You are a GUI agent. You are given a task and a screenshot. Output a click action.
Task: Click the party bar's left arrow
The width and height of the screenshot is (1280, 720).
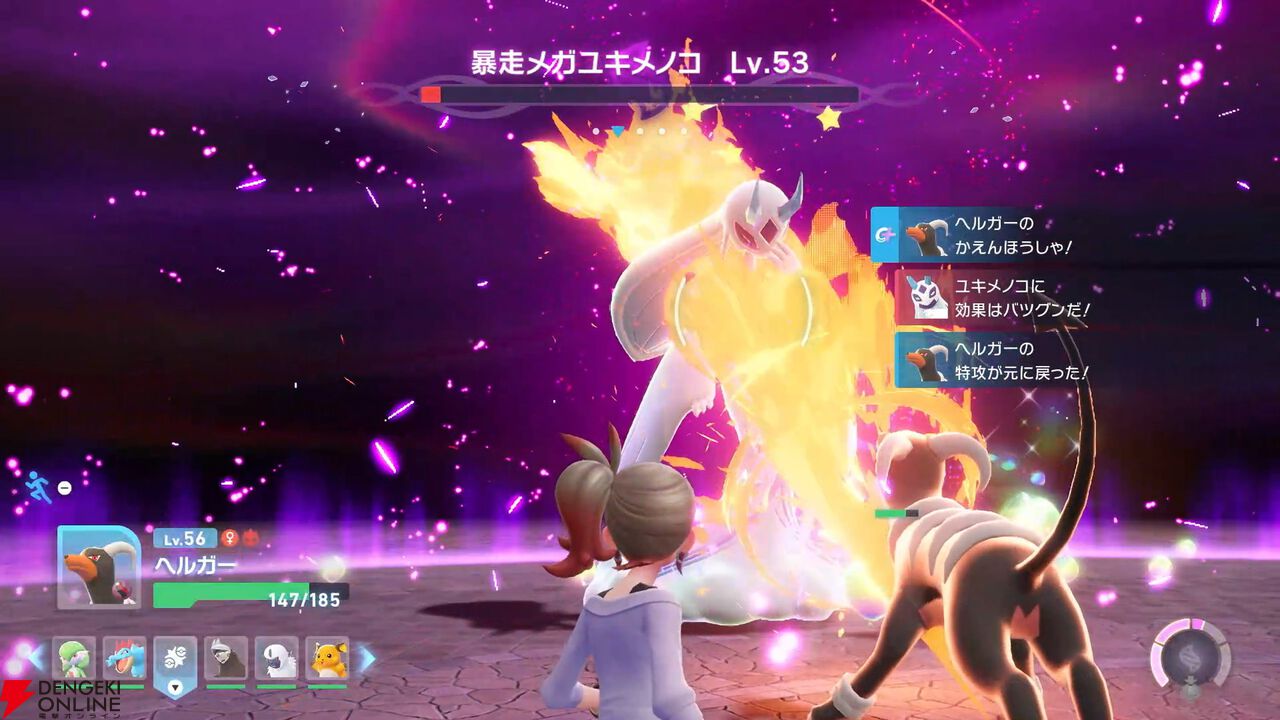tap(36, 659)
